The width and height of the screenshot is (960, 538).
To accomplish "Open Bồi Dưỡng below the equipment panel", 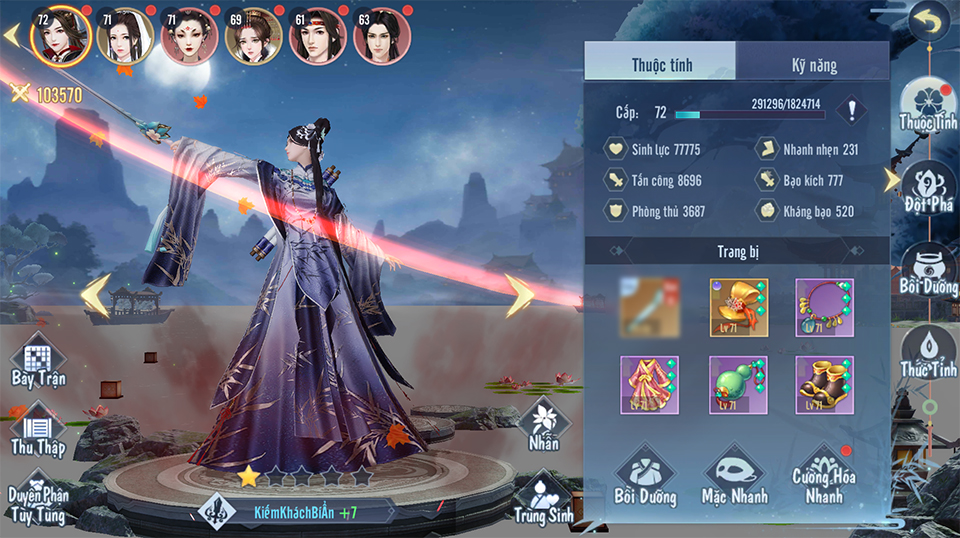I will coord(645,477).
